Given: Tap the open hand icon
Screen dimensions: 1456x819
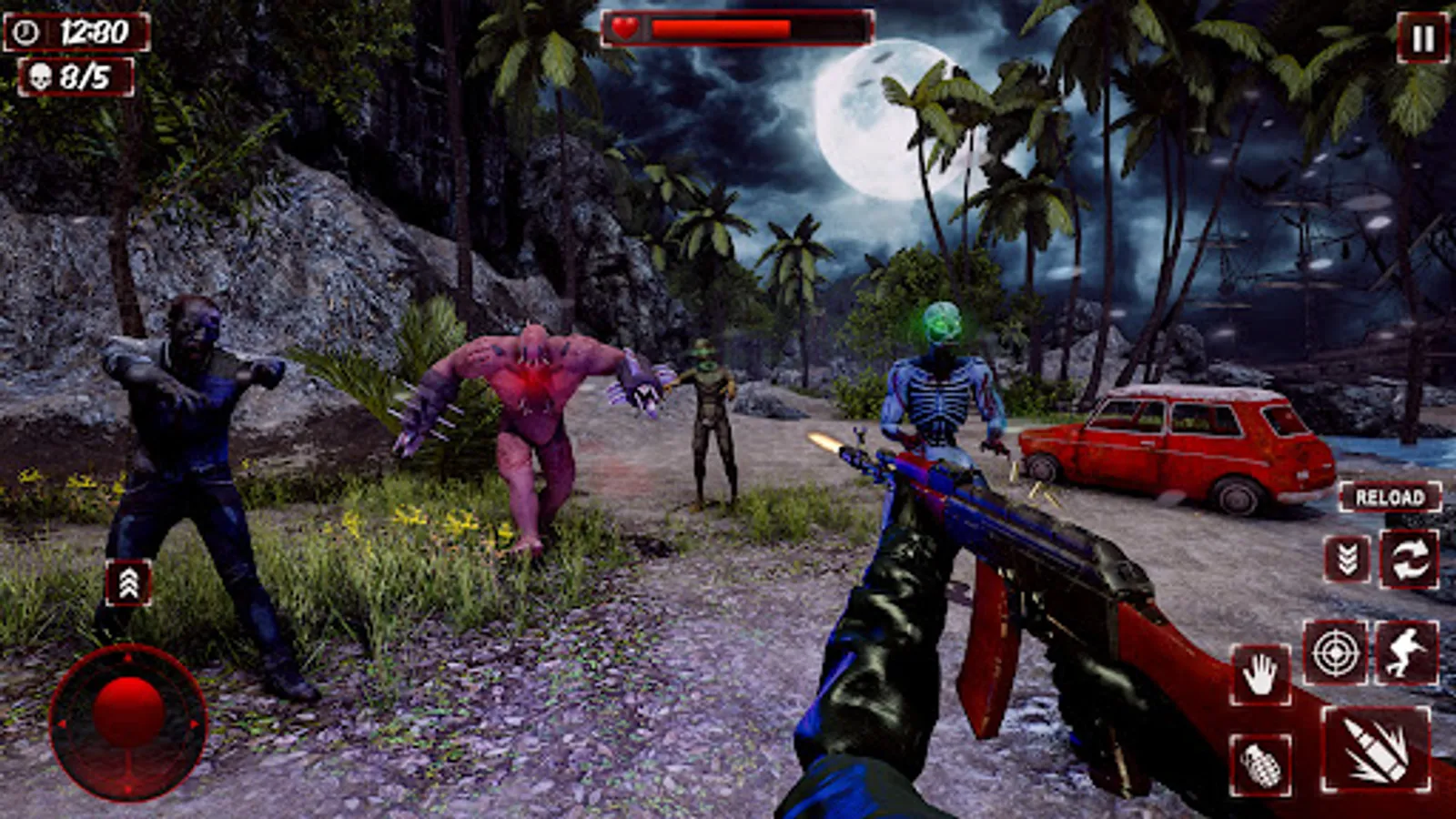Looking at the screenshot, I should click(1260, 676).
